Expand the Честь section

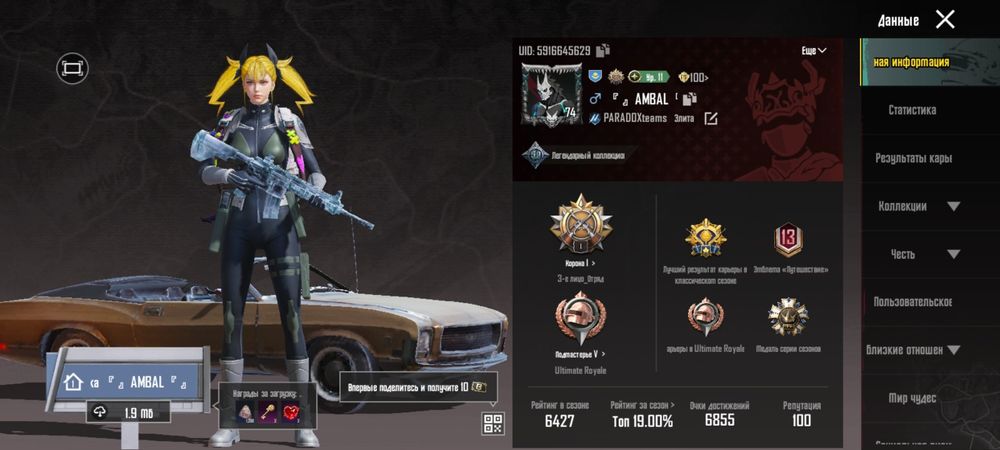(953, 254)
